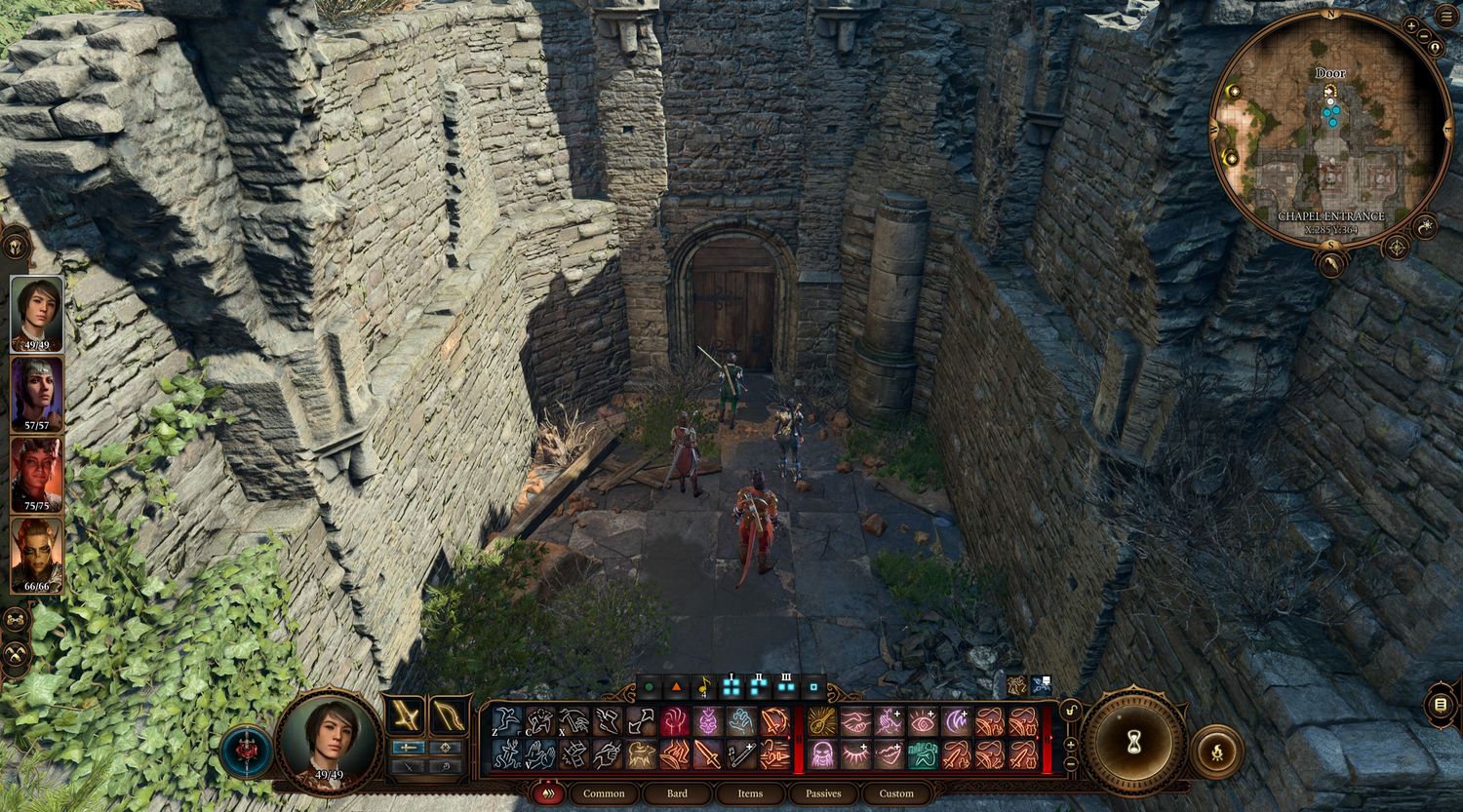Select the Passives hotbar tab
The image size is (1463, 812).
pyautogui.click(x=823, y=793)
